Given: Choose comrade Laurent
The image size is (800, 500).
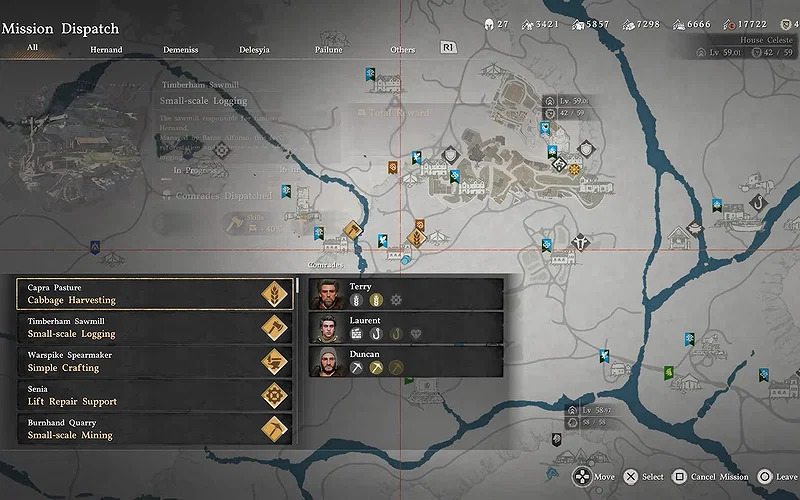Looking at the screenshot, I should pyautogui.click(x=405, y=328).
